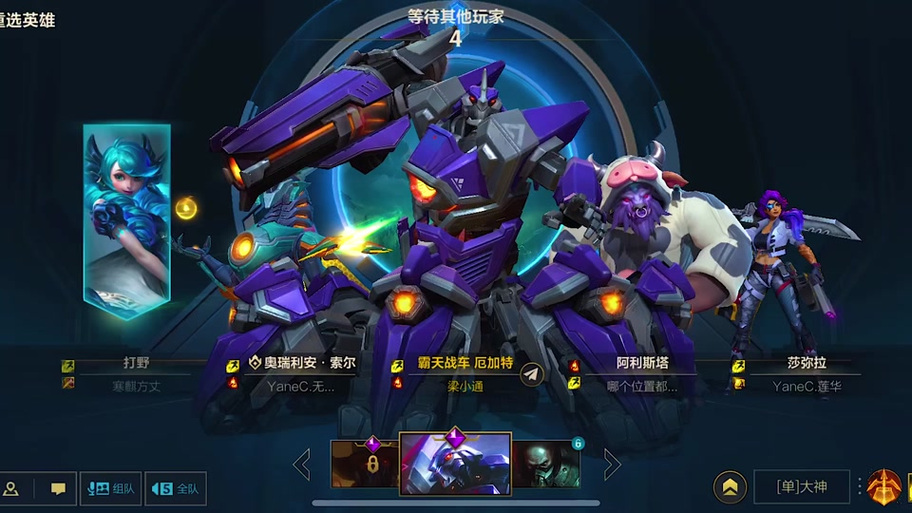
Task: Open the chat speech bubble
Action: click(x=58, y=489)
